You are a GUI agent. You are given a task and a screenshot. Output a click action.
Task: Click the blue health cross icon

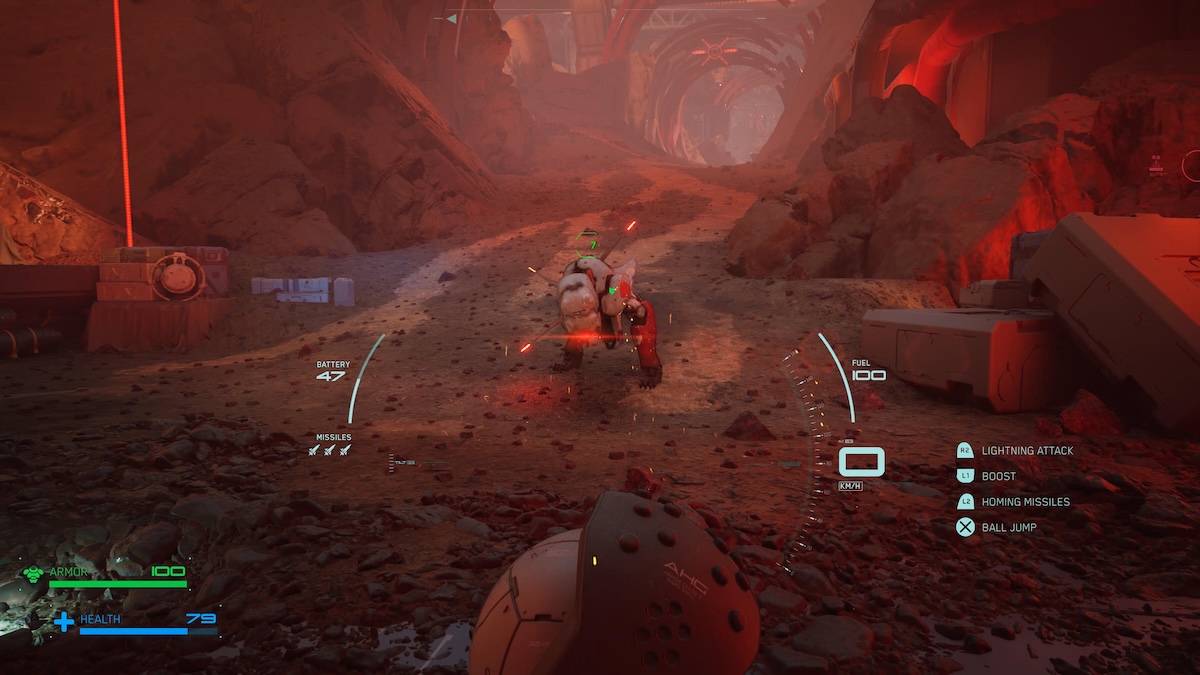tap(64, 622)
